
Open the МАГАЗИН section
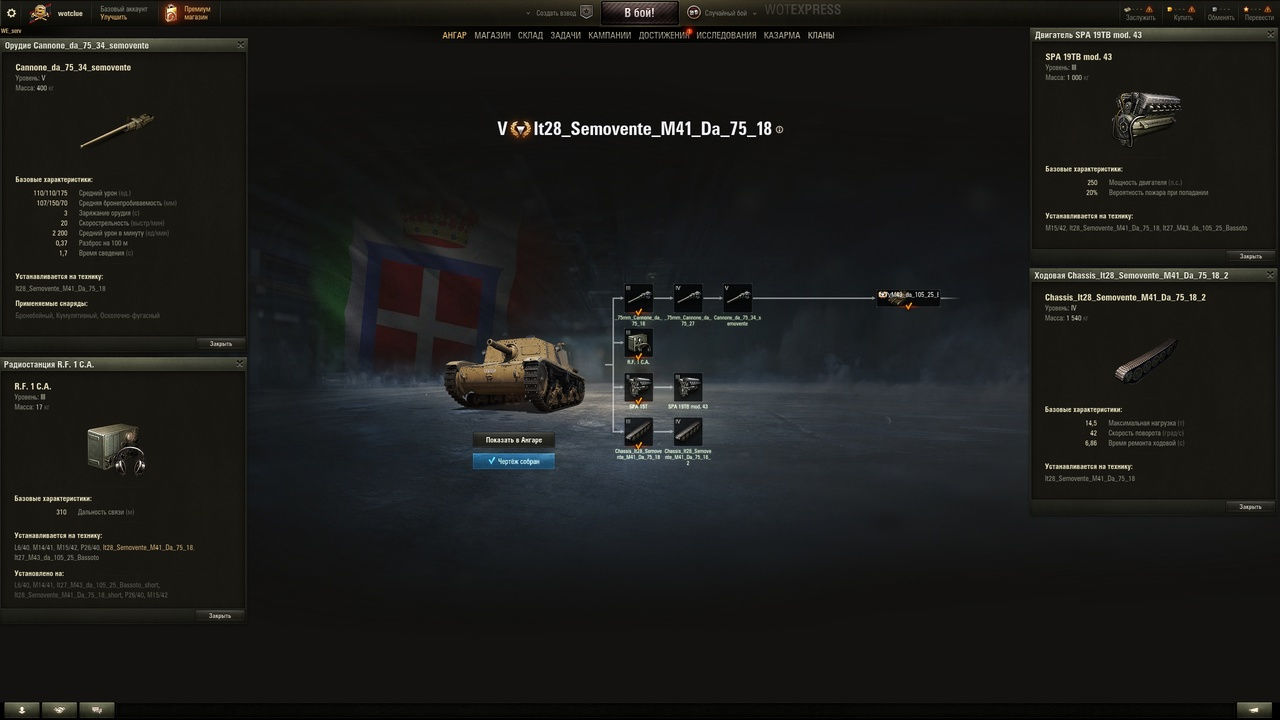click(x=492, y=35)
